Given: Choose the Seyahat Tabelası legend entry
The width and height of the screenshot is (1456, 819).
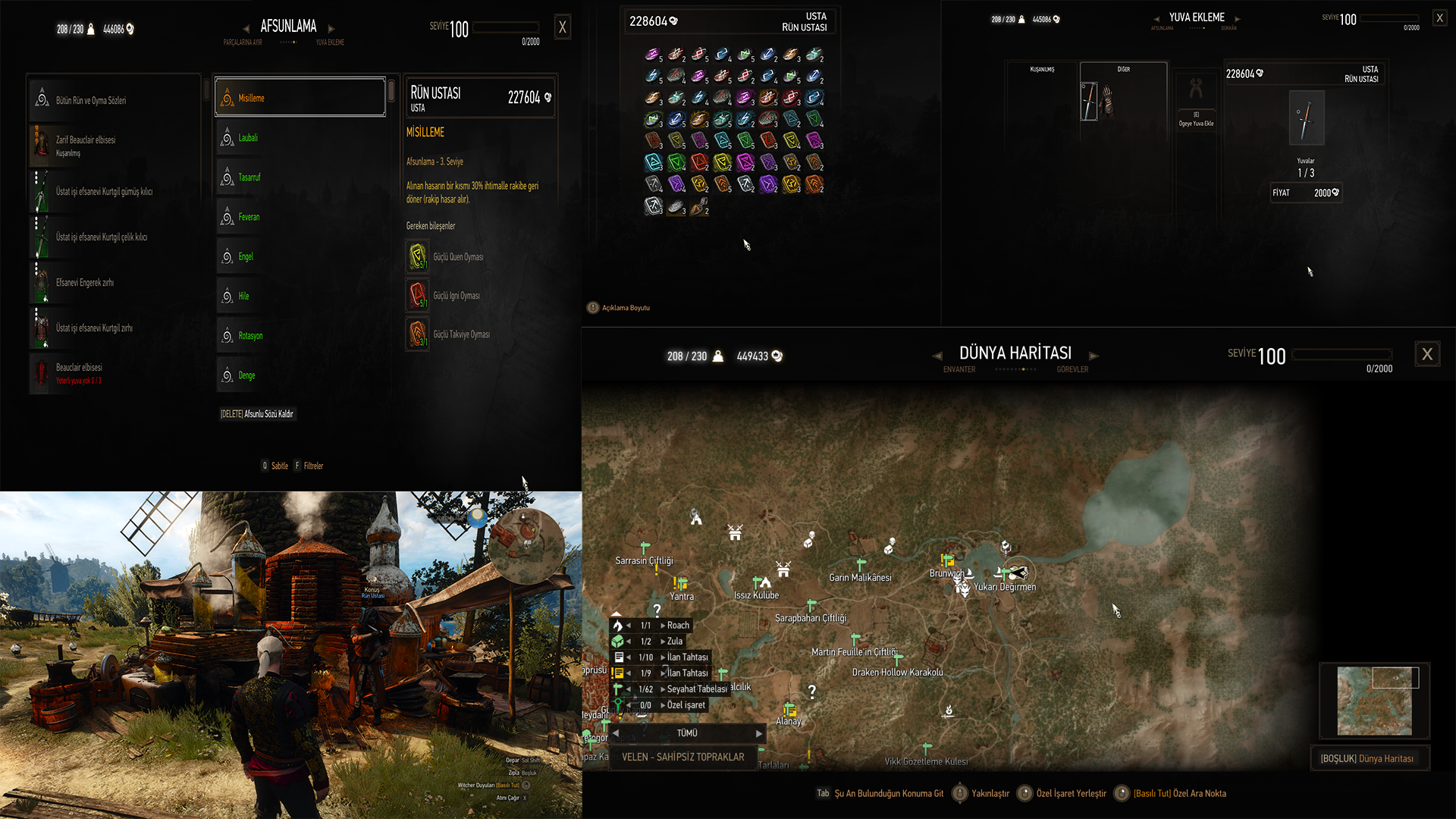Looking at the screenshot, I should 696,689.
